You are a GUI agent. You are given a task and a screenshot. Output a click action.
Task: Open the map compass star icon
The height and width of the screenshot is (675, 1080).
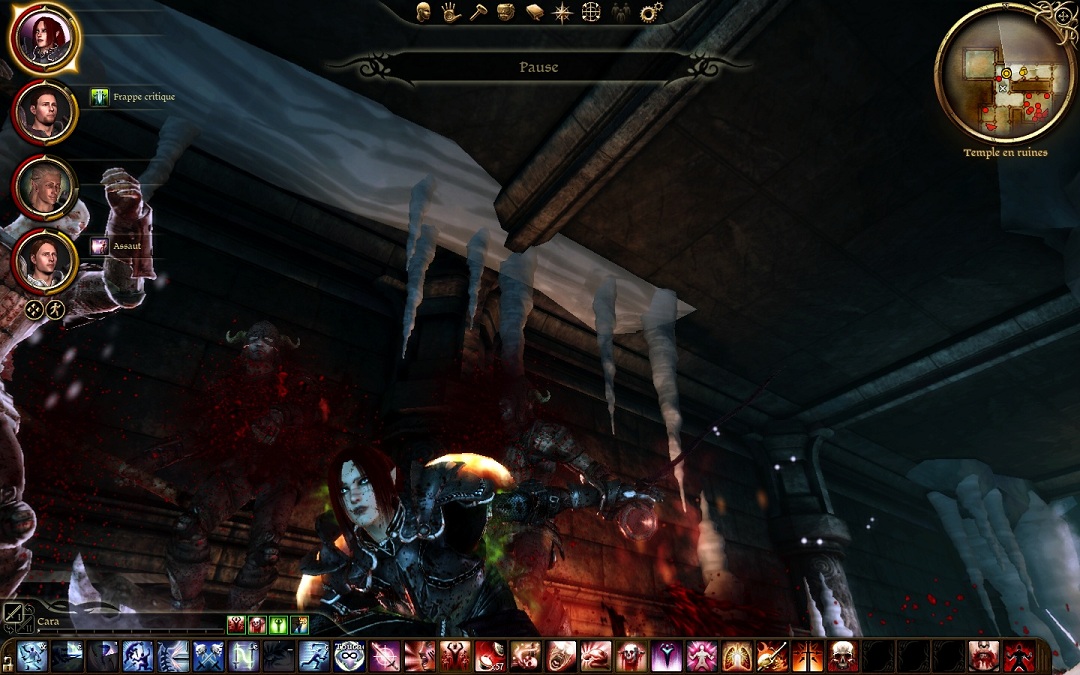(563, 12)
